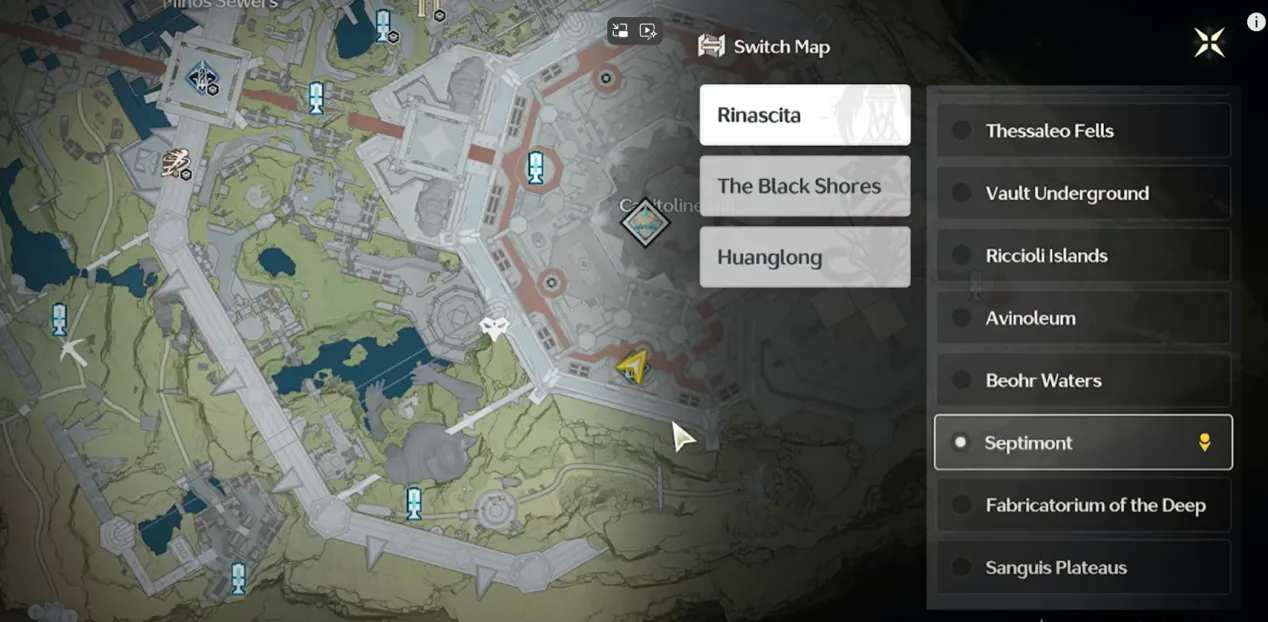Select the diamond-shaped map marker near Capitoline
Screen dimensions: 1268x622
(645, 222)
